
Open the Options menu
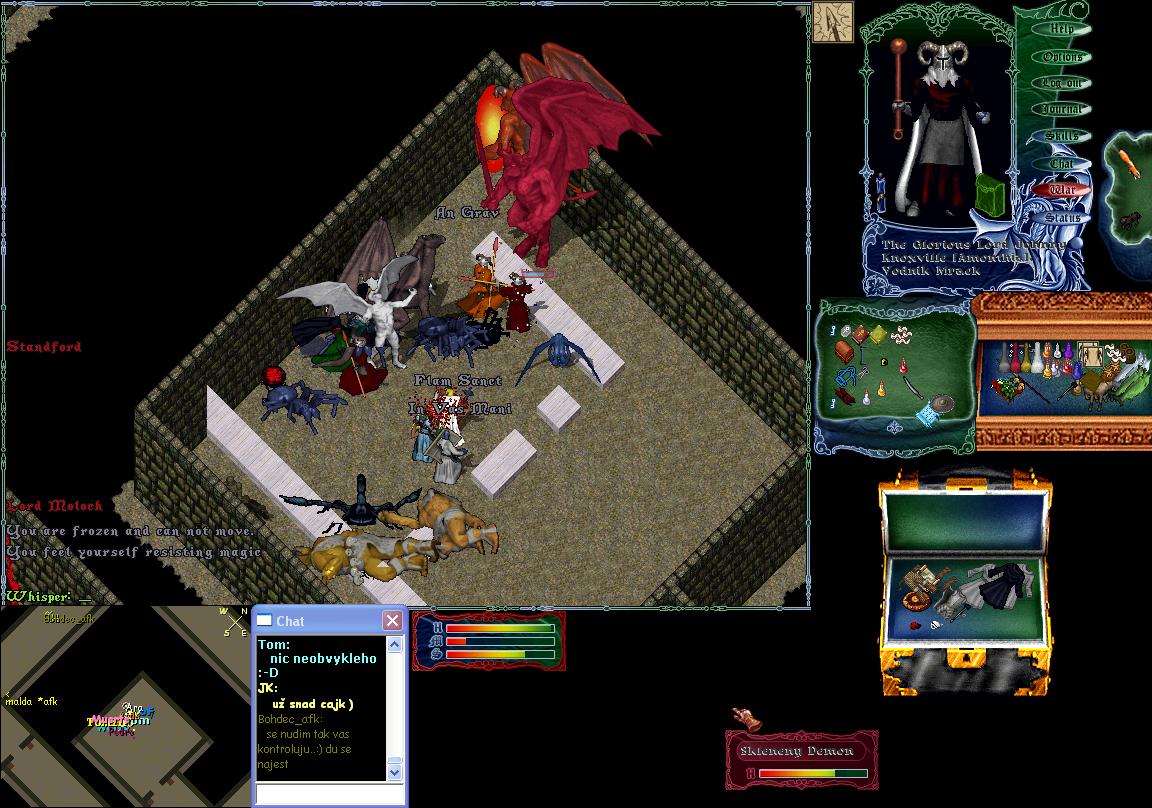(x=1061, y=56)
